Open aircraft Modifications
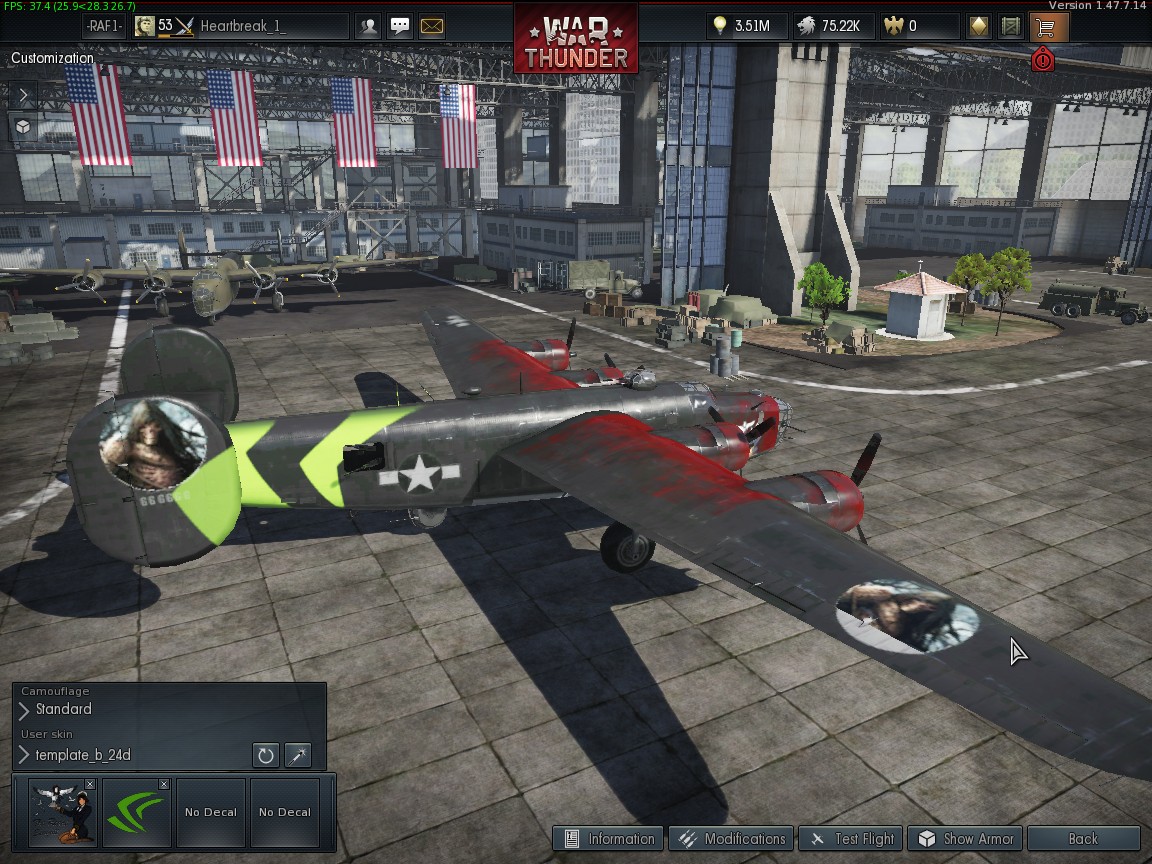 (732, 839)
